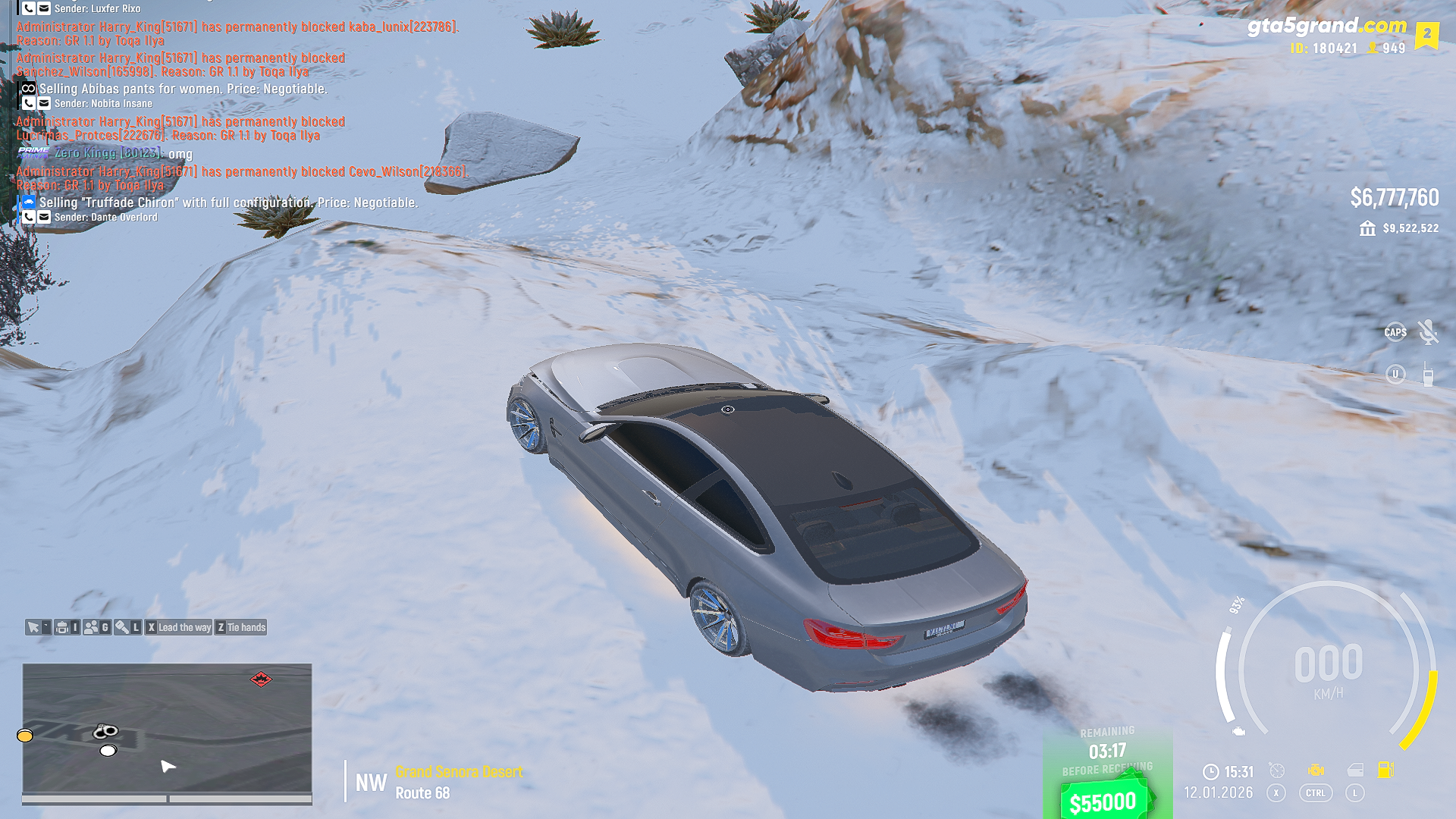Open the group players icon
The width and height of the screenshot is (1456, 819).
tap(92, 627)
